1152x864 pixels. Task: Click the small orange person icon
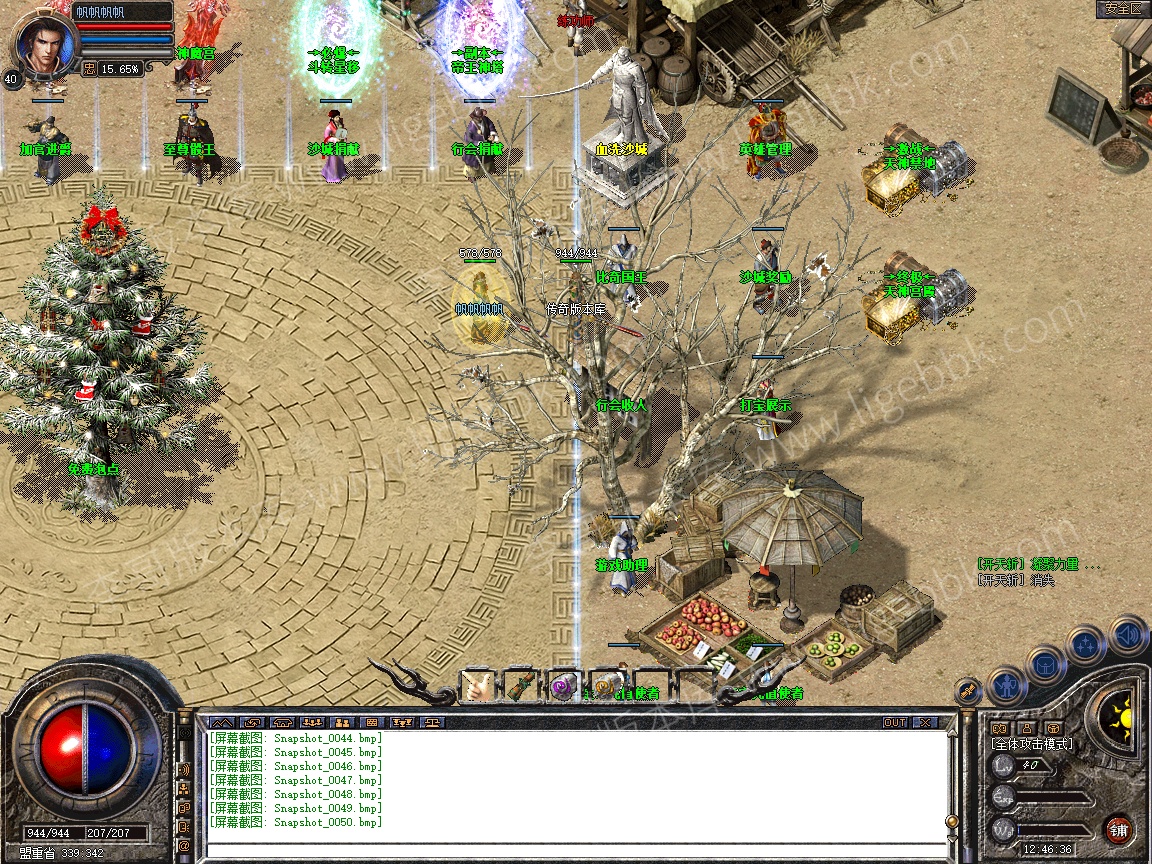(x=1025, y=727)
